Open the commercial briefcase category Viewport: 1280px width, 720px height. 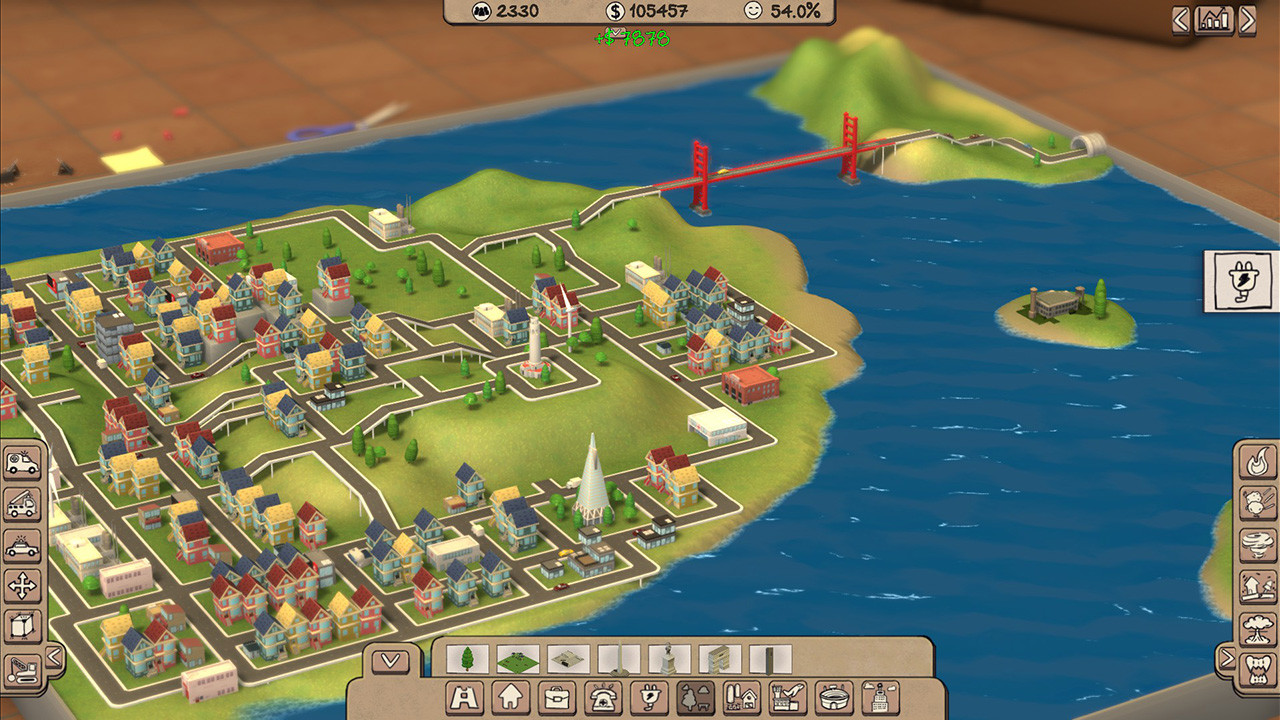point(558,698)
